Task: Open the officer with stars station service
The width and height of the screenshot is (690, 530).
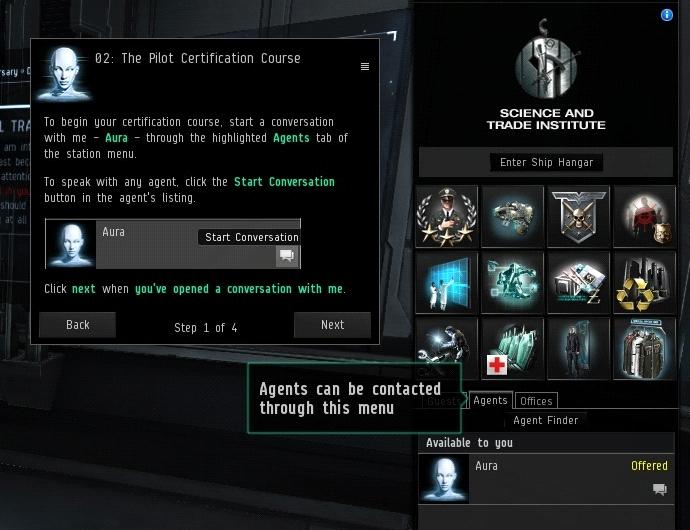Action: click(446, 217)
